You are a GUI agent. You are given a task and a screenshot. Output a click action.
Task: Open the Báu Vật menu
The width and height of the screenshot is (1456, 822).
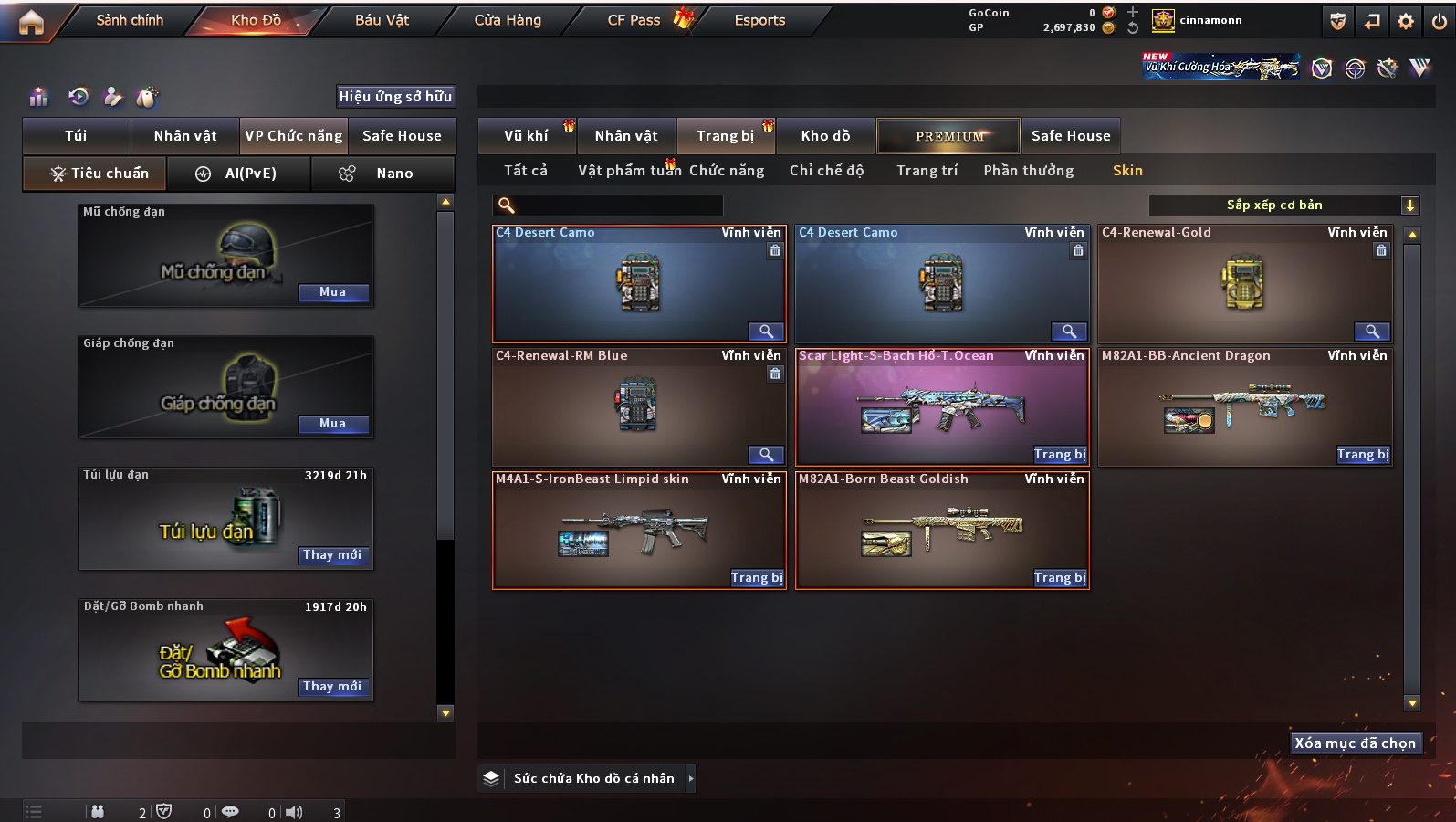point(382,20)
